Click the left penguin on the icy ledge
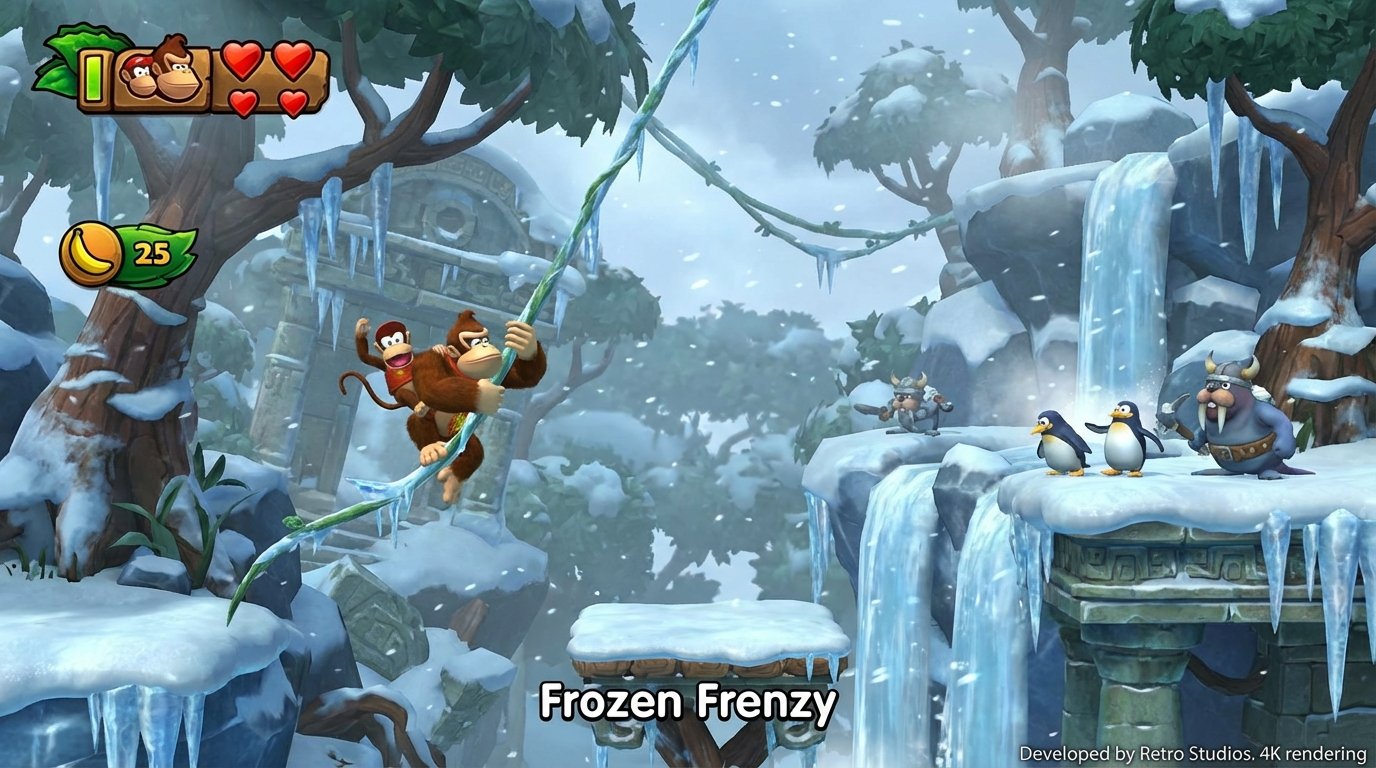The height and width of the screenshot is (768, 1376). [1055, 440]
